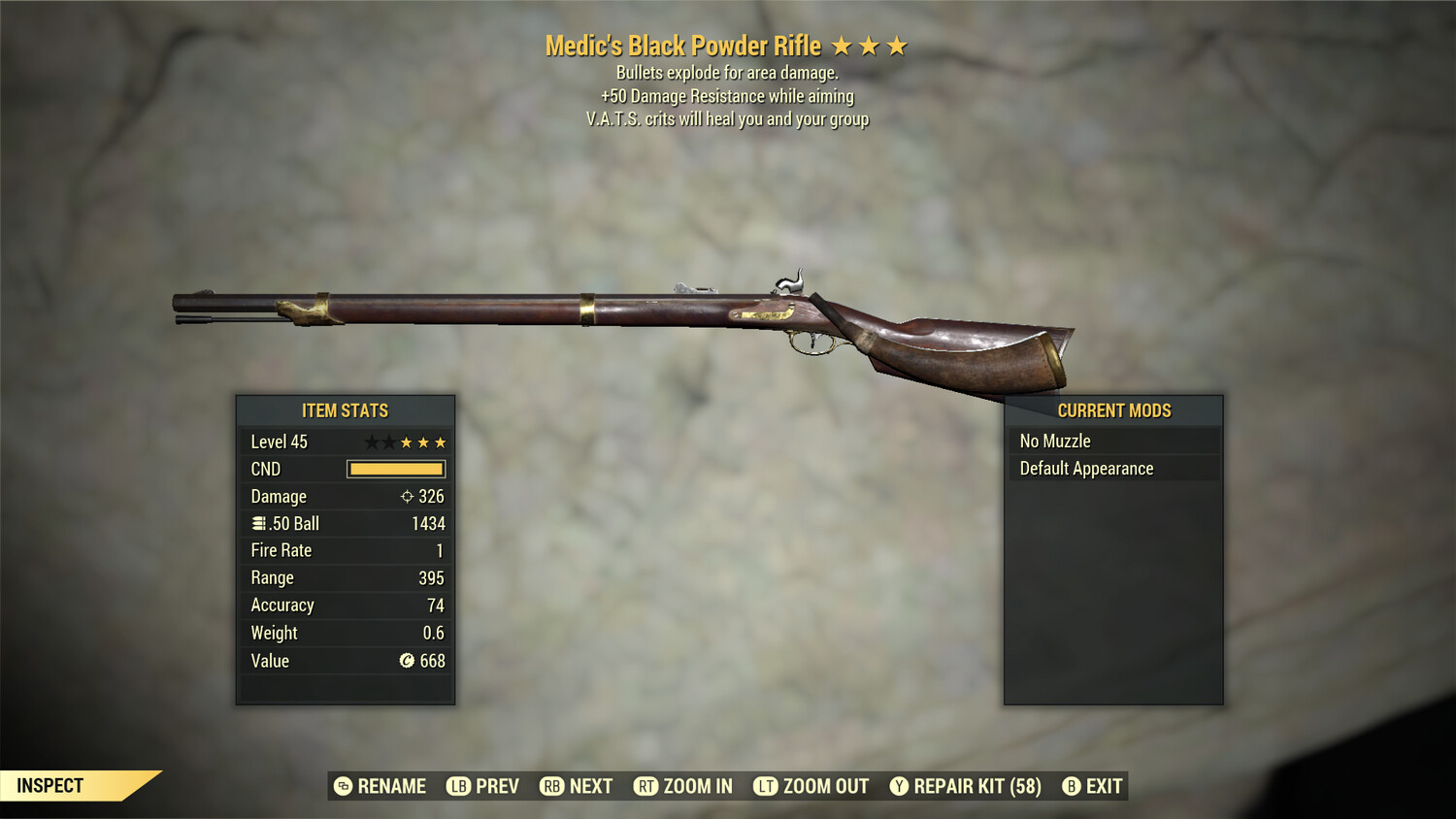Activate the RENAME action

click(x=392, y=786)
